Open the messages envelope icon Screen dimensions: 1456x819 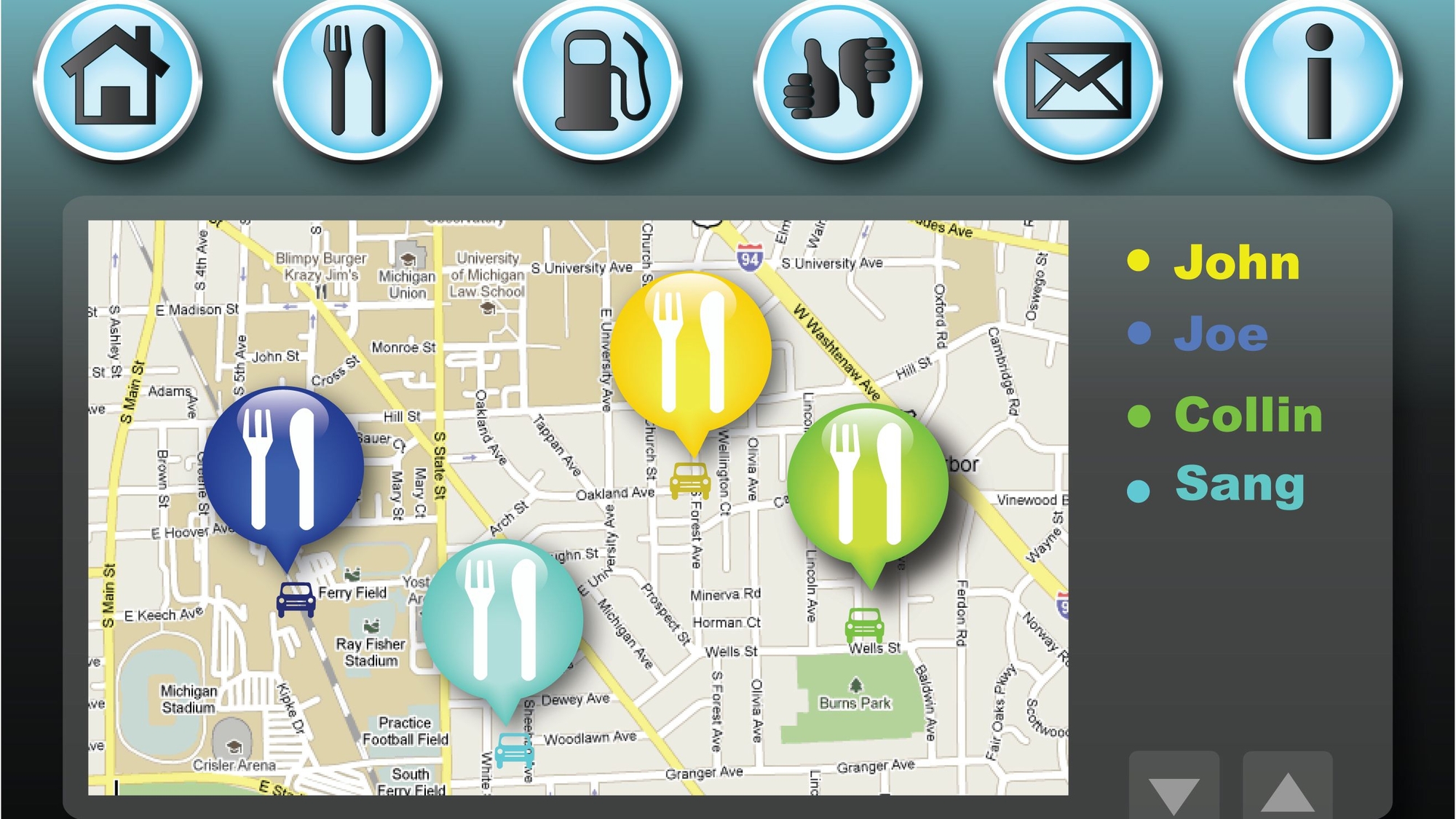coord(1077,80)
